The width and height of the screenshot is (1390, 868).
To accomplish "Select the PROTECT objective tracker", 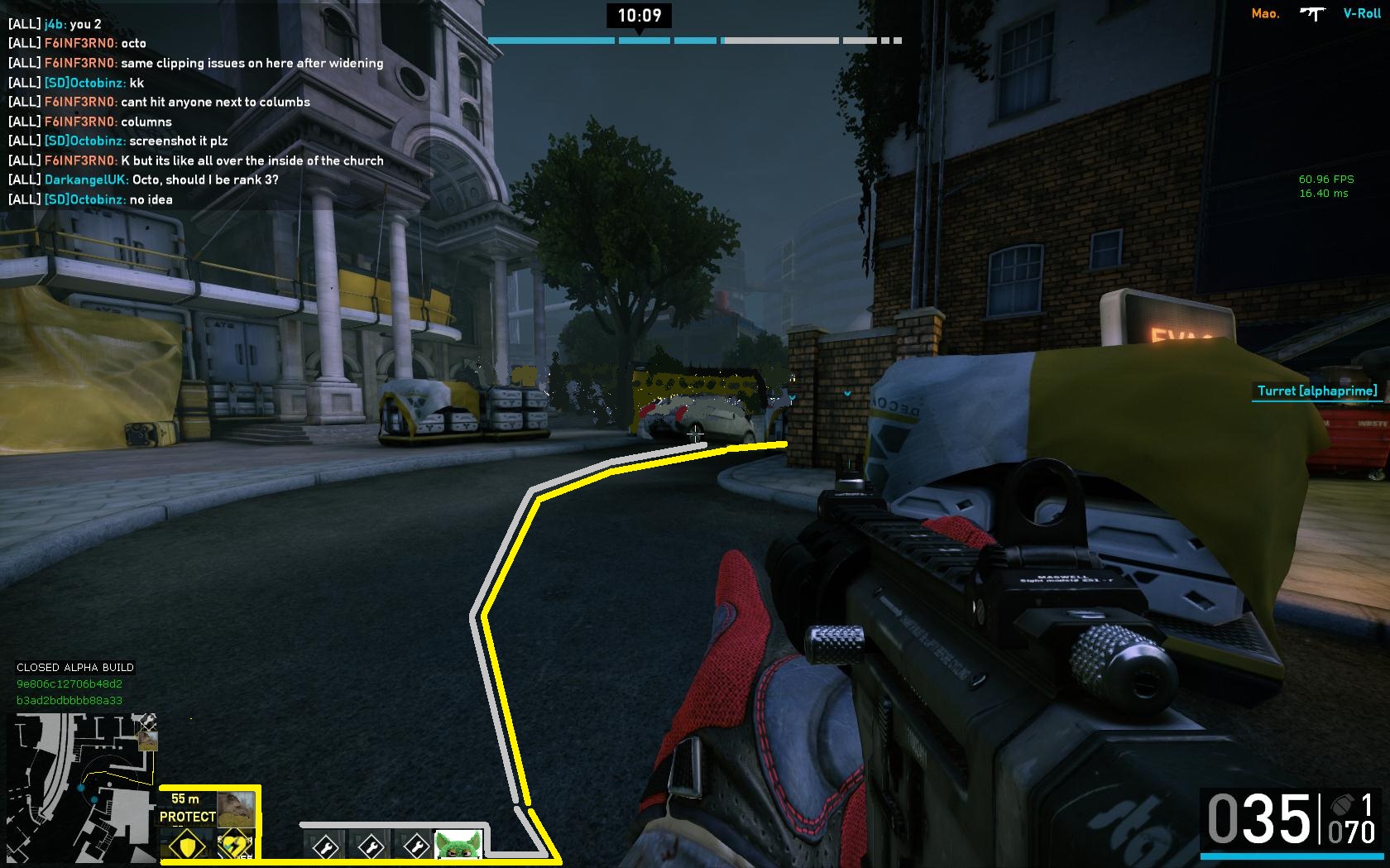I will (x=188, y=817).
